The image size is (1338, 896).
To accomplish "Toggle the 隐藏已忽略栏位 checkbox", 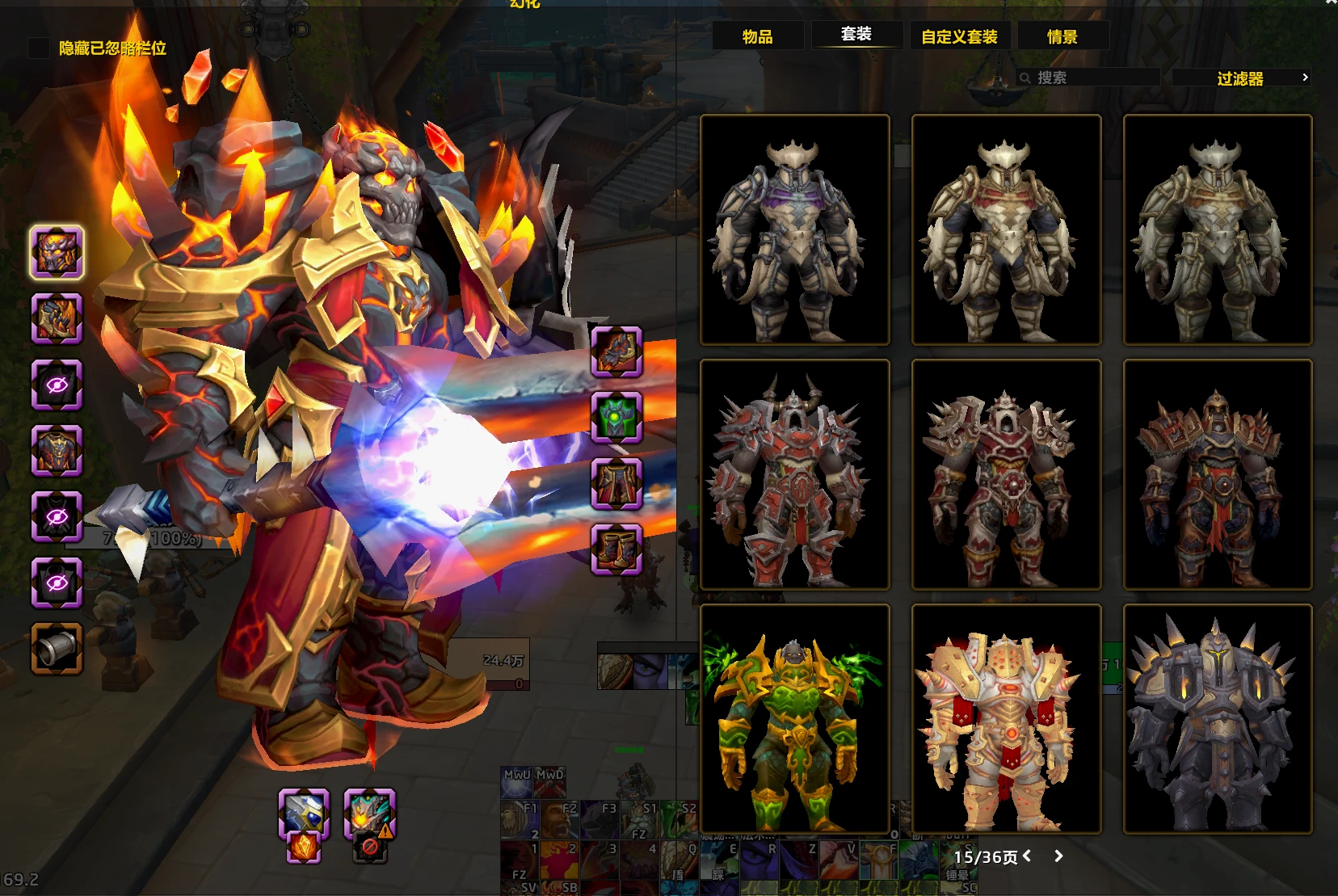I will [x=39, y=48].
